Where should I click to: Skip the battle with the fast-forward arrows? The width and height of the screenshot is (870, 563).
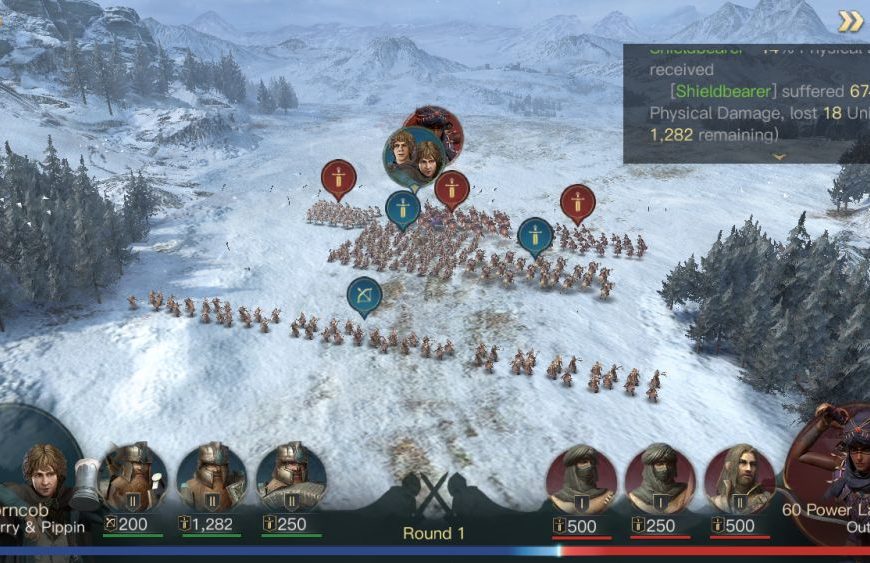[x=850, y=21]
